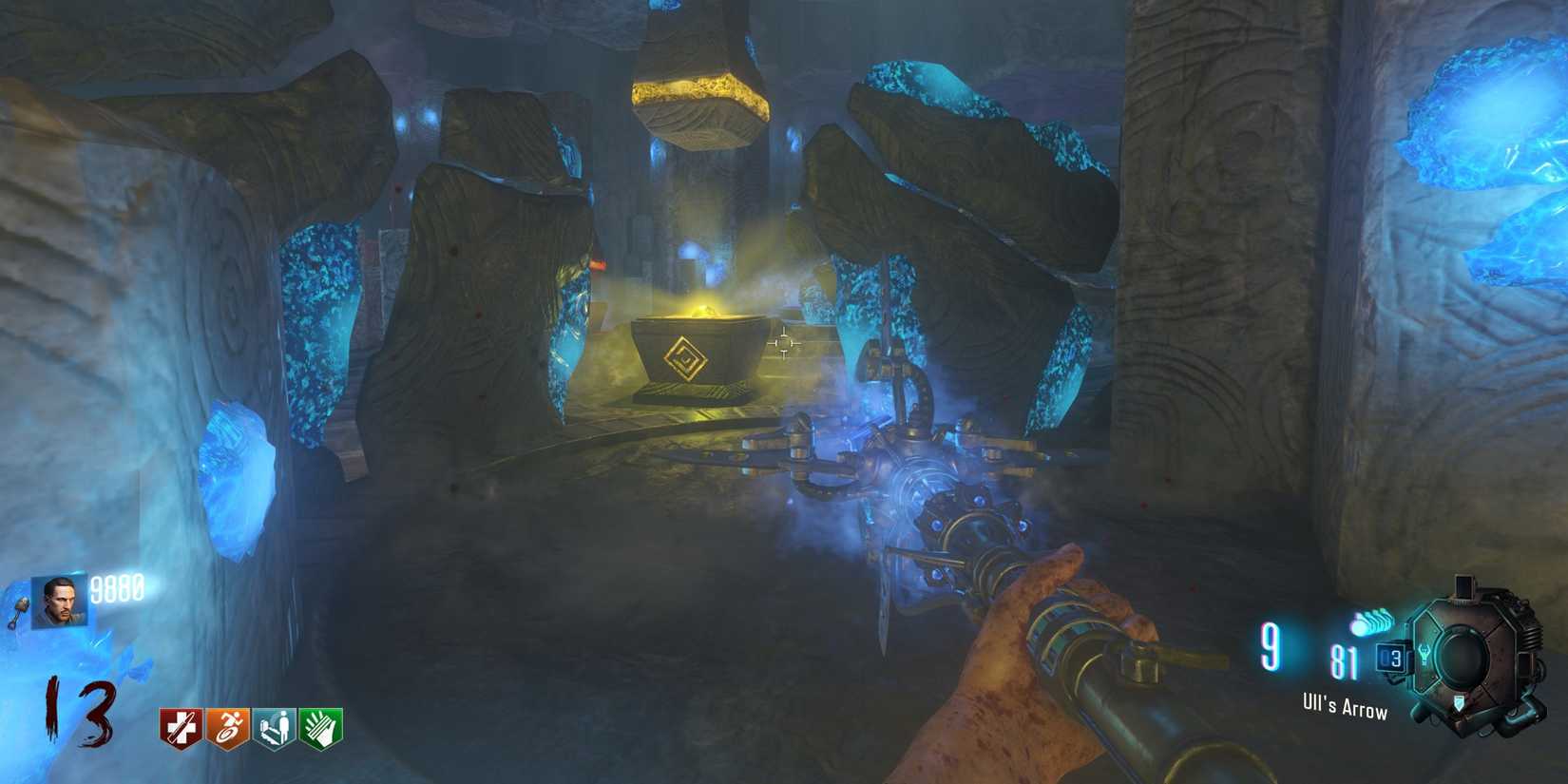Click the Ull's Arrow weapon name label
Screen dimensions: 1568x784
pos(1345,707)
